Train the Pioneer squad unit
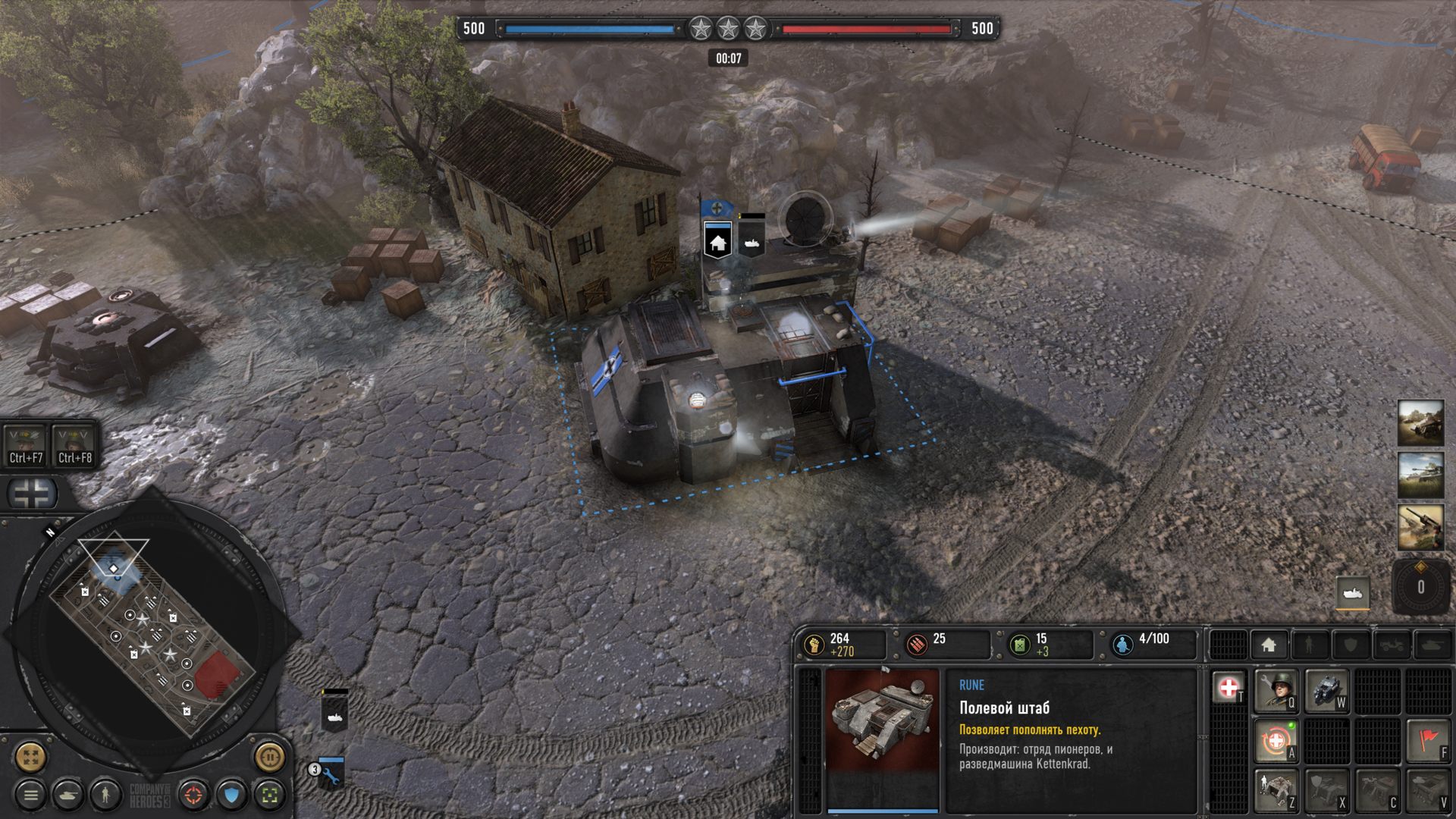1456x819 pixels. click(x=1276, y=690)
